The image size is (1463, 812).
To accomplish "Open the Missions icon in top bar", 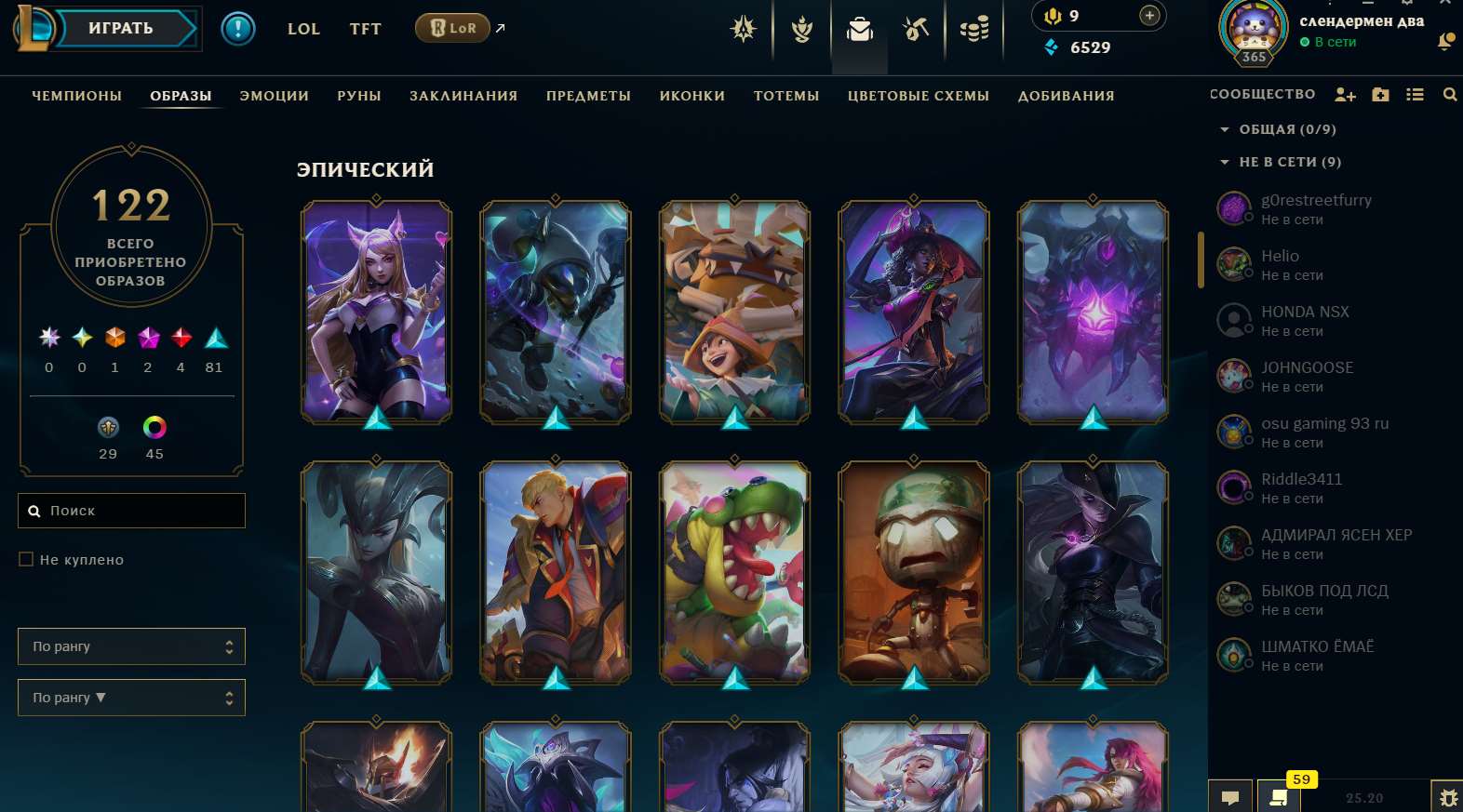I will pos(801,29).
